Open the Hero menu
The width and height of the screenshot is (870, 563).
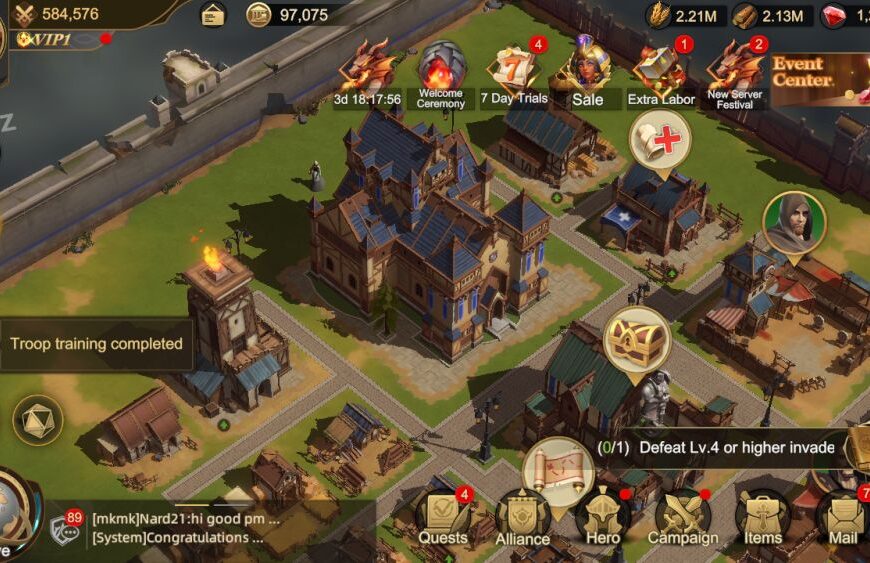(x=602, y=517)
